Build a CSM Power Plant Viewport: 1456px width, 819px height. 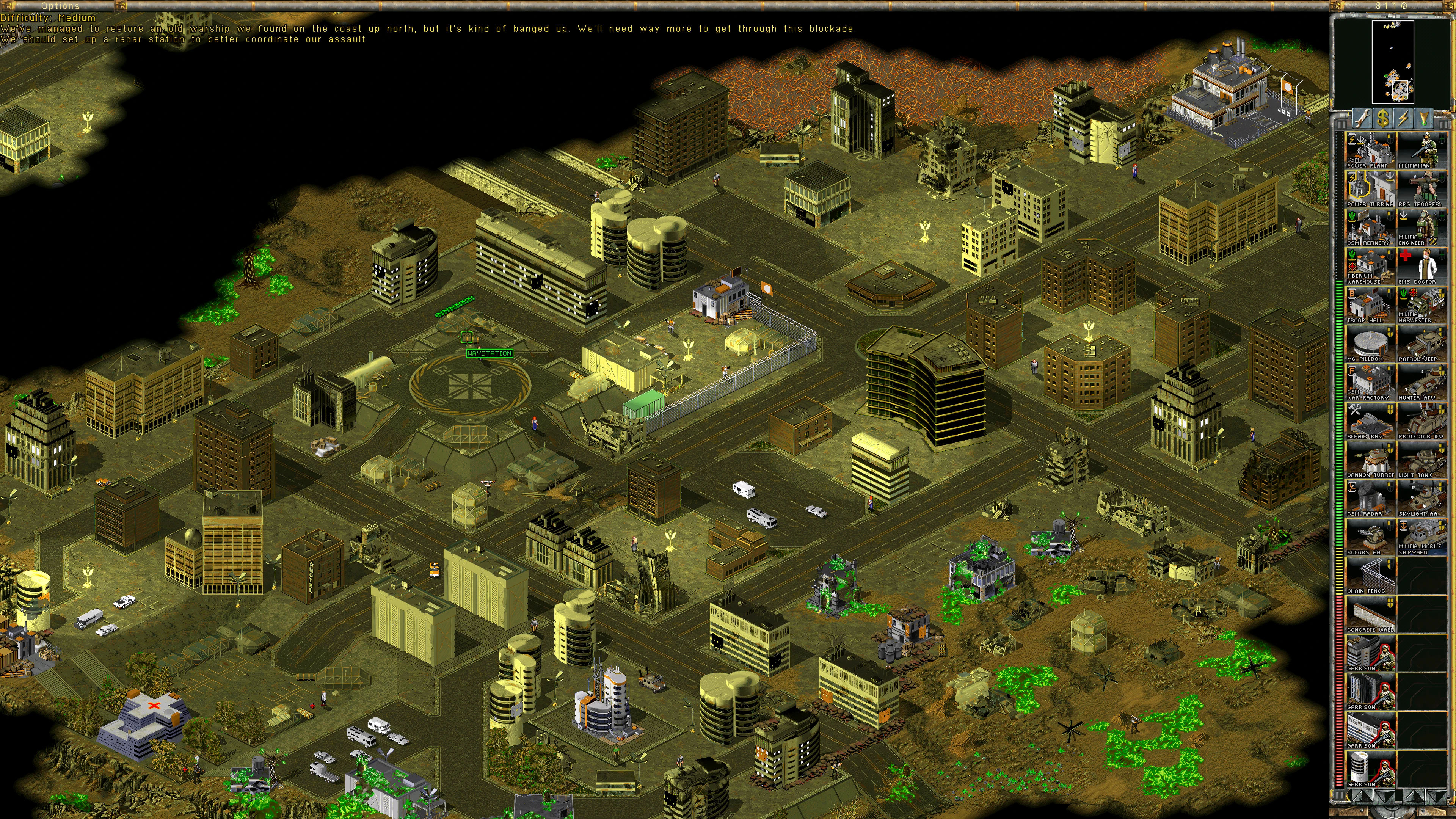[x=1370, y=150]
